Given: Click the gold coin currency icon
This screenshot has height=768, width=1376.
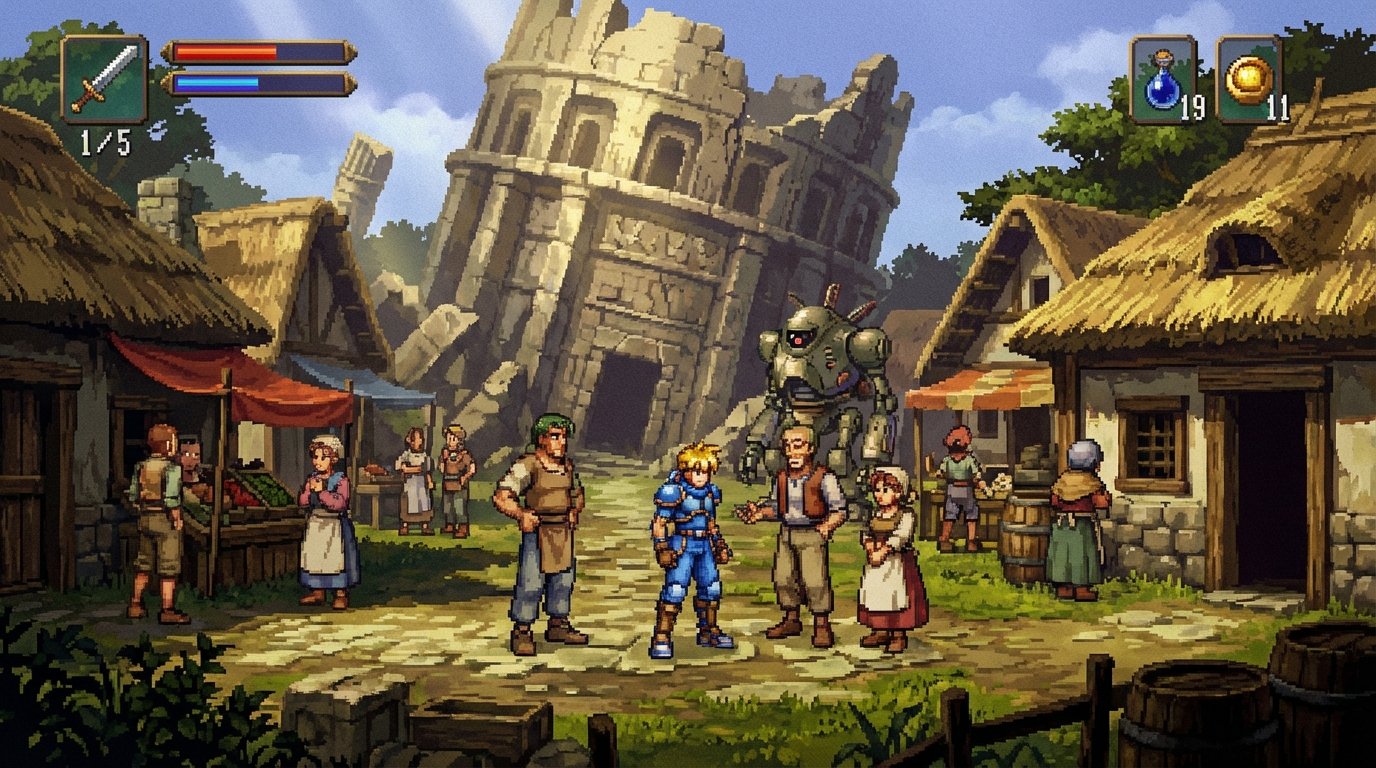Looking at the screenshot, I should coord(1249,78).
